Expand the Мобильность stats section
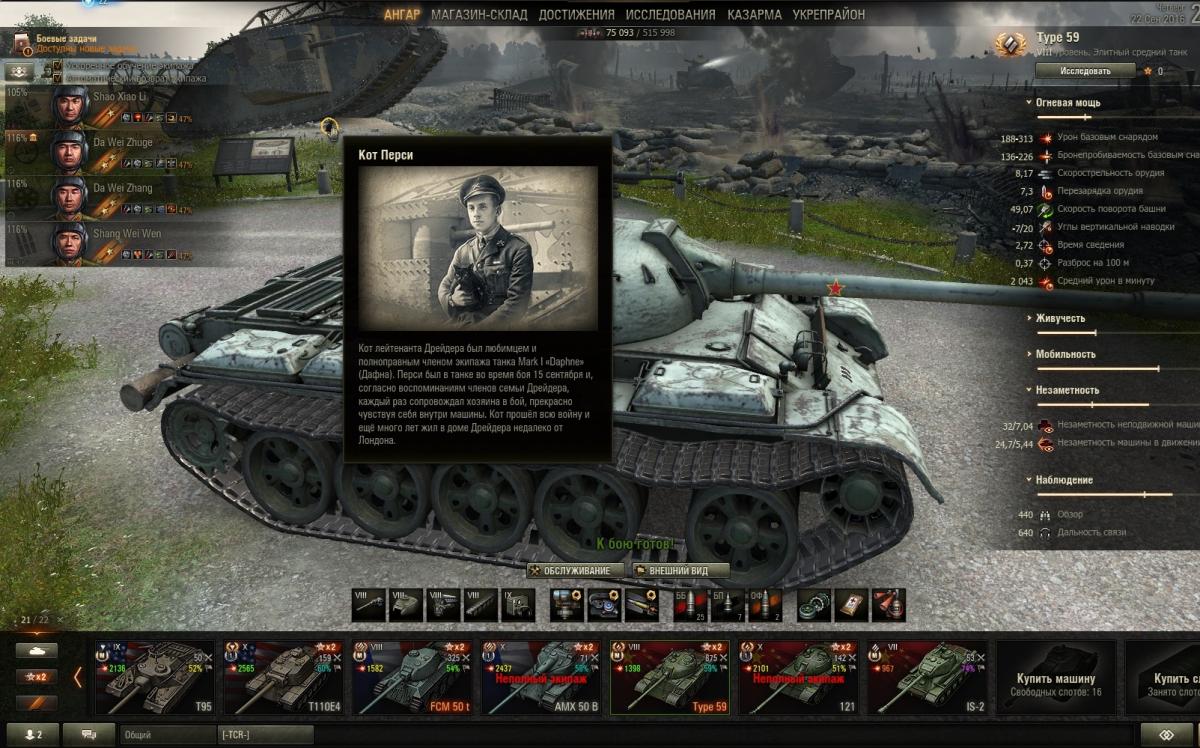1200x748 pixels. coord(1064,354)
